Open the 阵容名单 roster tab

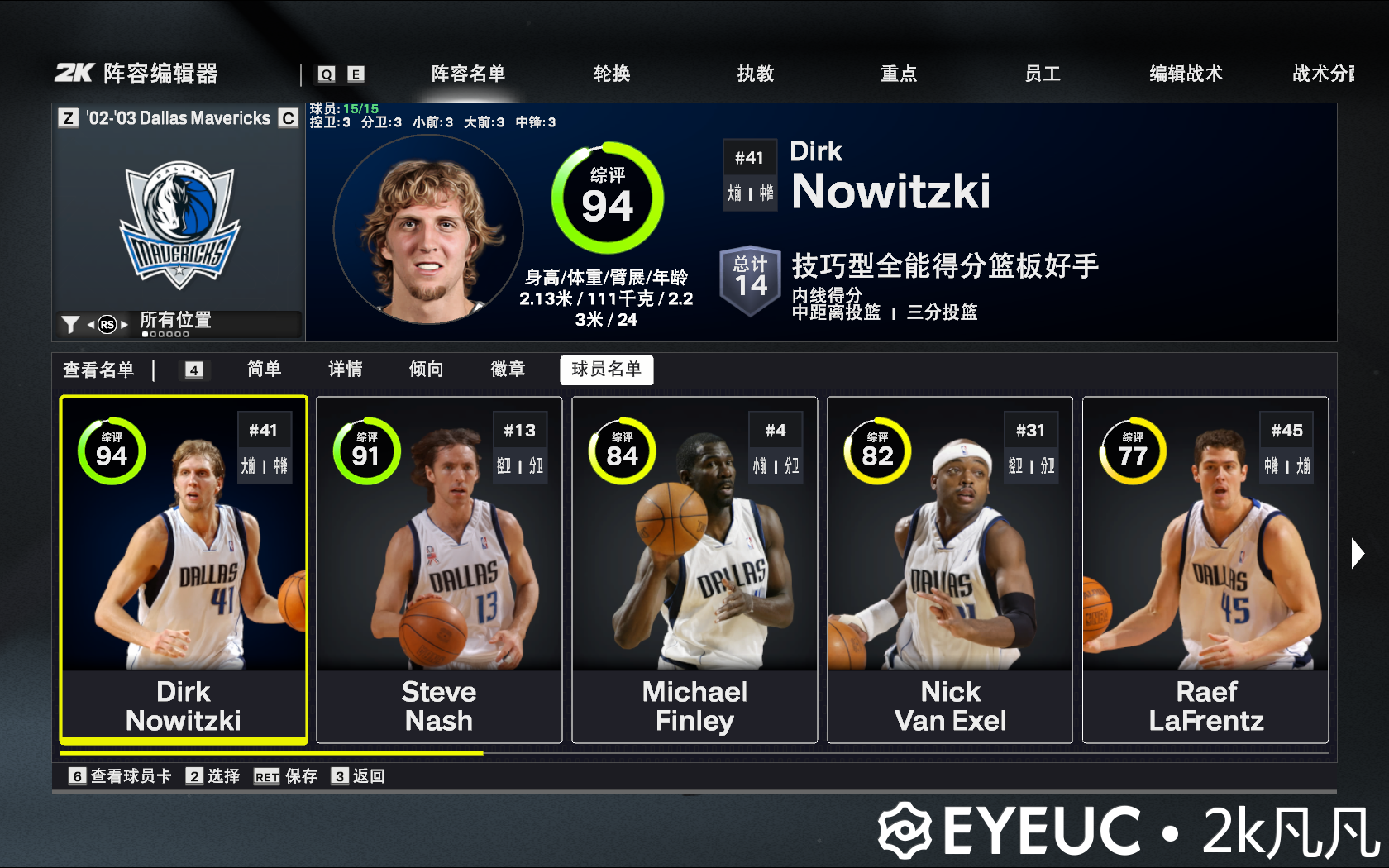[468, 74]
